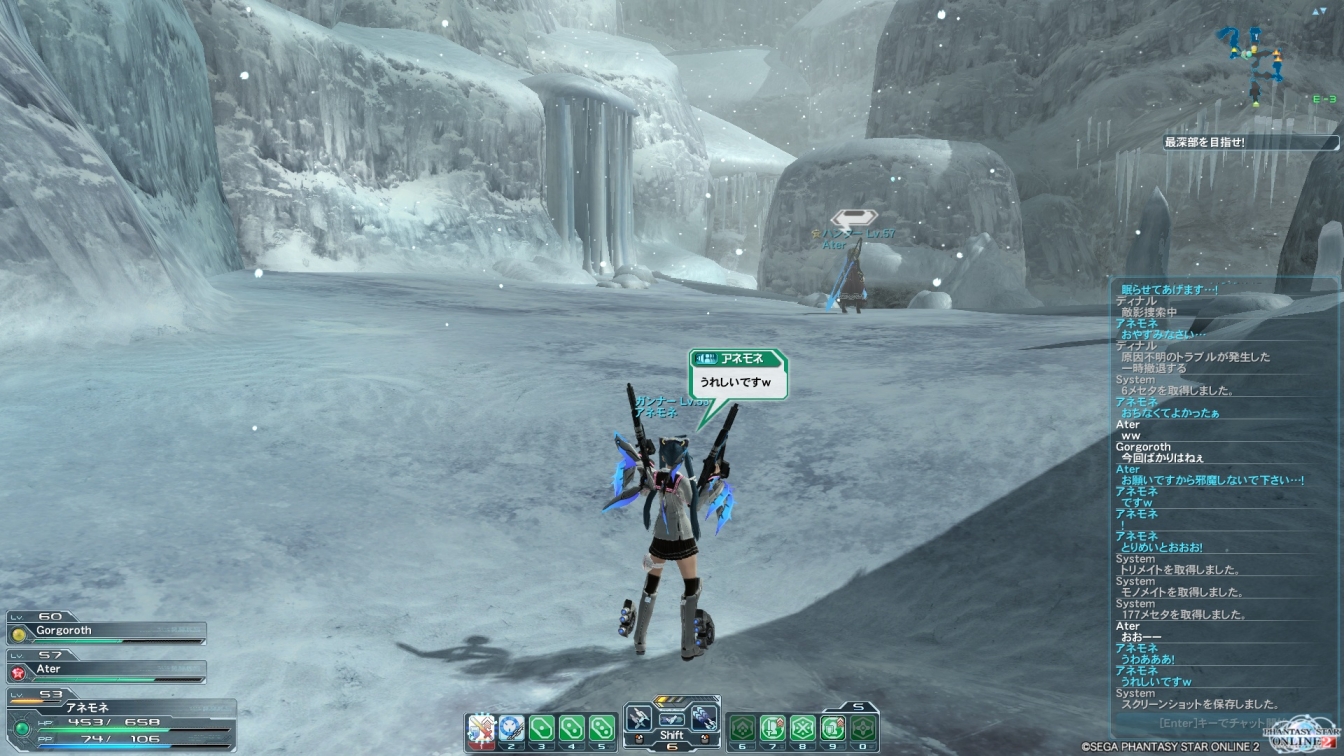1344x756 pixels.
Task: Activate the dimmed skill in slot 6
Action: tap(742, 727)
